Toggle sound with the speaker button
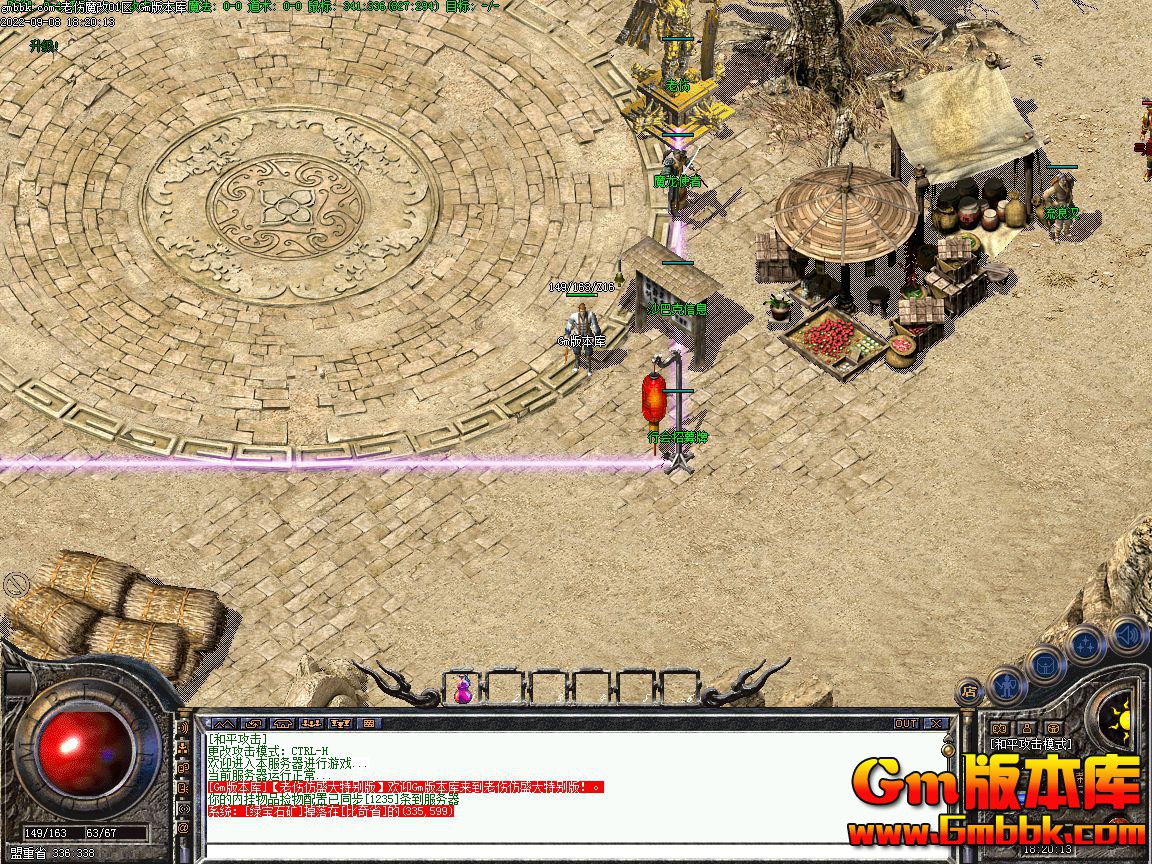Screen dimensions: 1152x864 click(x=1128, y=634)
